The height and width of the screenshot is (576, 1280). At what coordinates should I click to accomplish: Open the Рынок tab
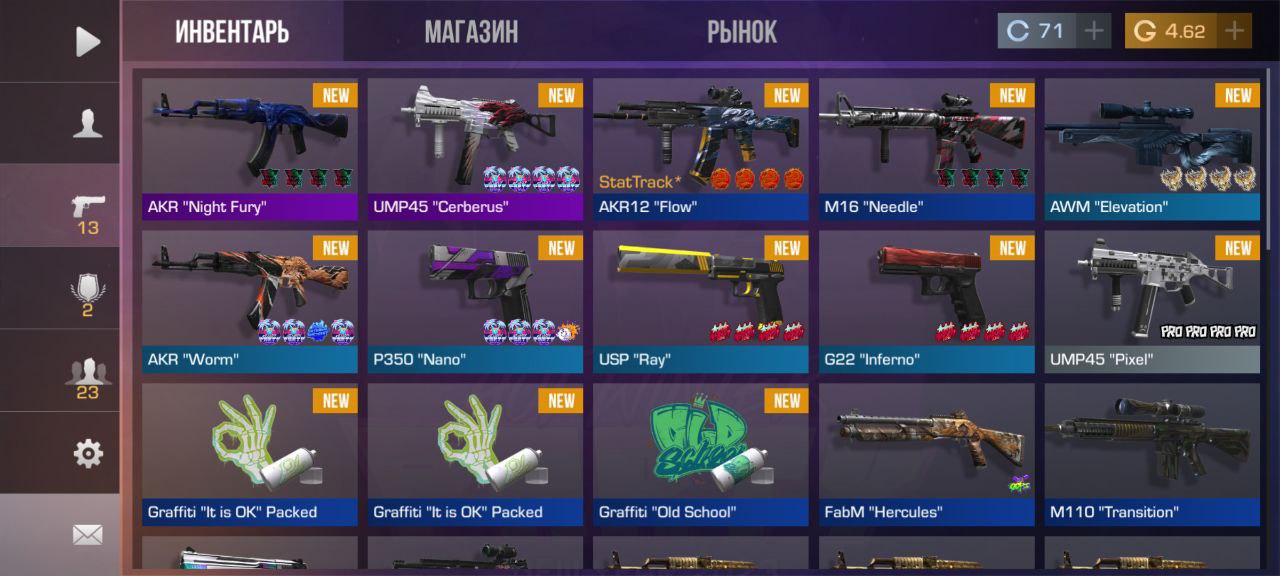[741, 32]
